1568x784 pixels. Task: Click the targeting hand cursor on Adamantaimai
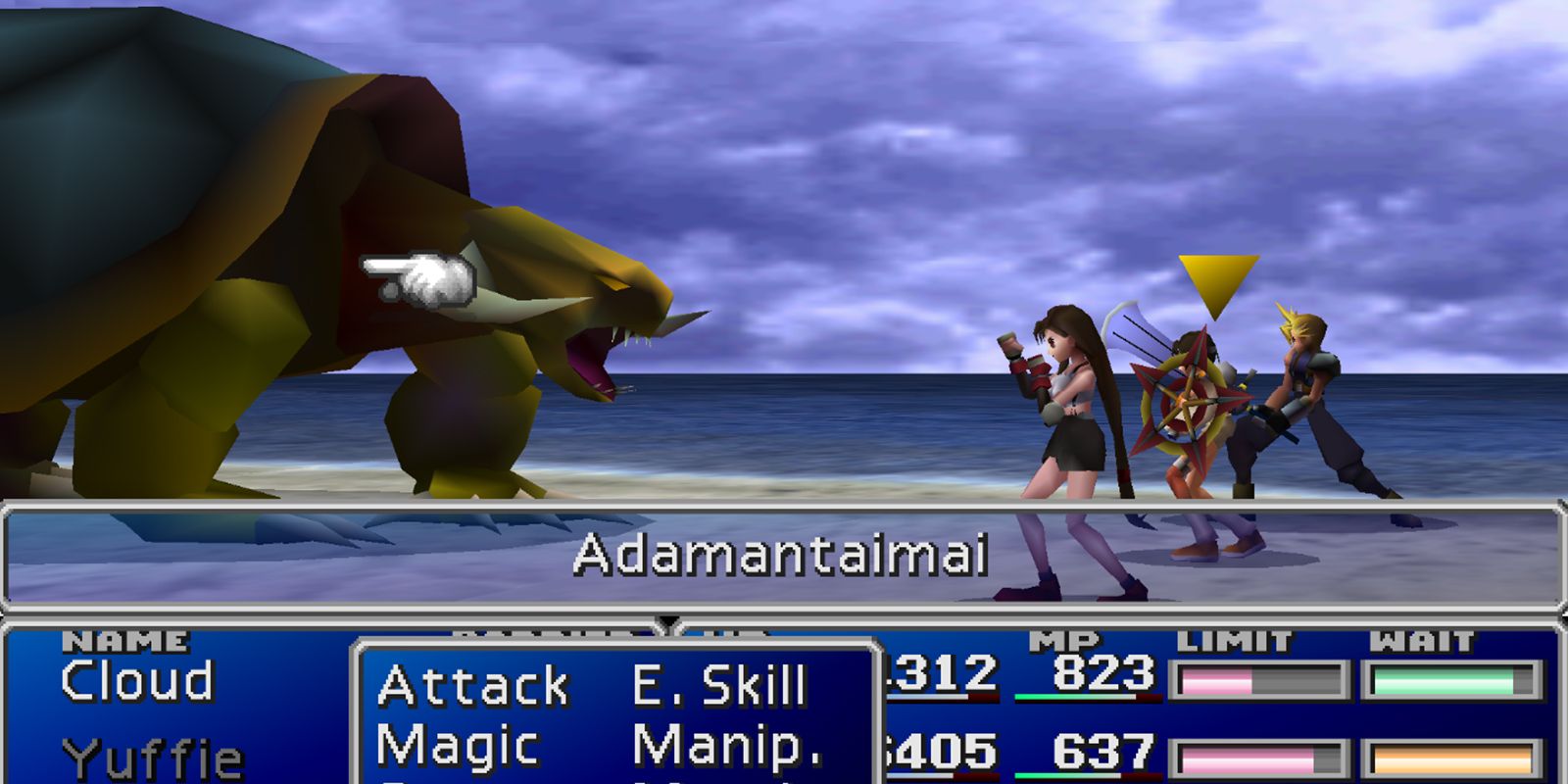point(416,279)
